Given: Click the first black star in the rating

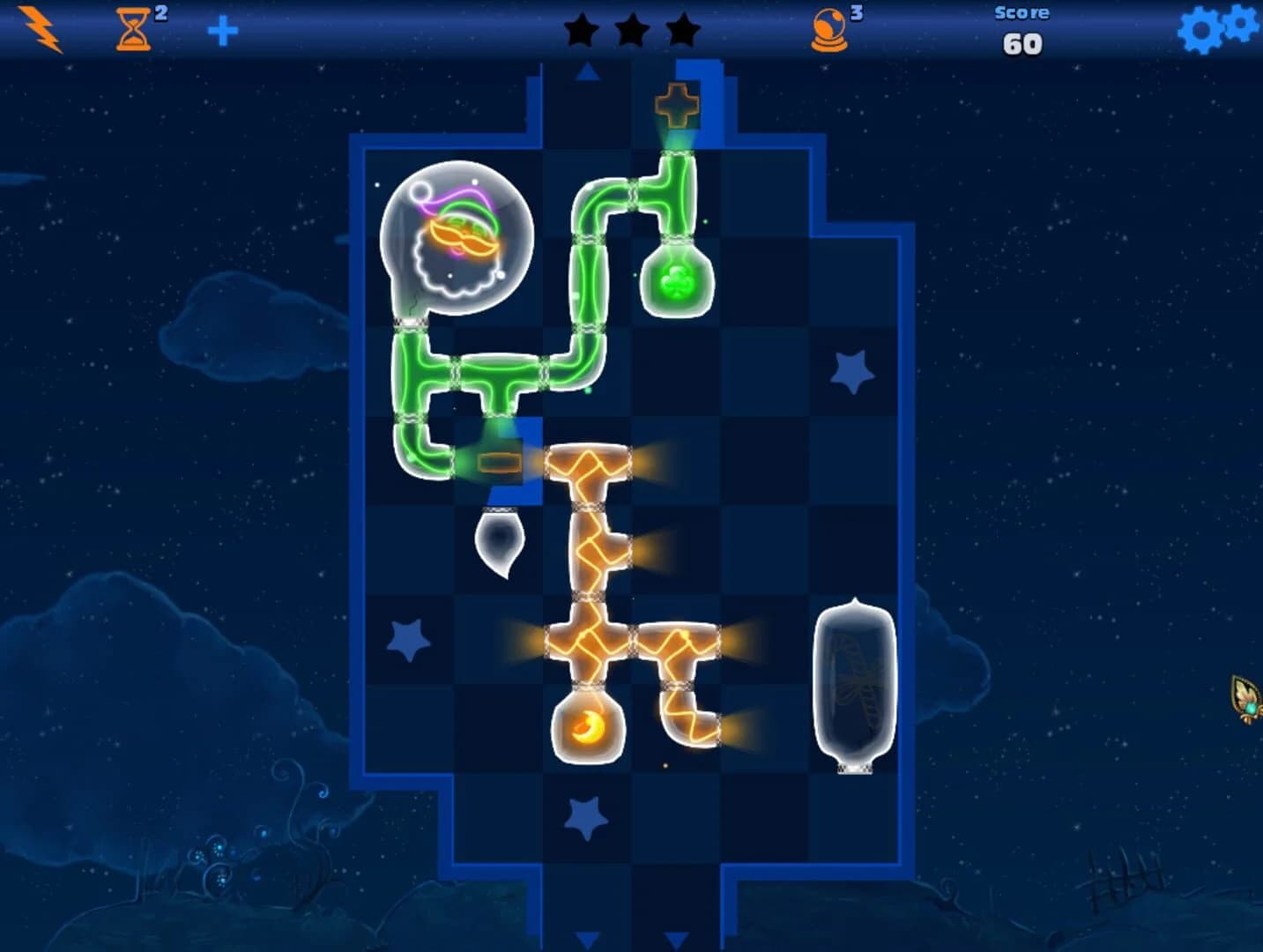Looking at the screenshot, I should click(x=583, y=29).
